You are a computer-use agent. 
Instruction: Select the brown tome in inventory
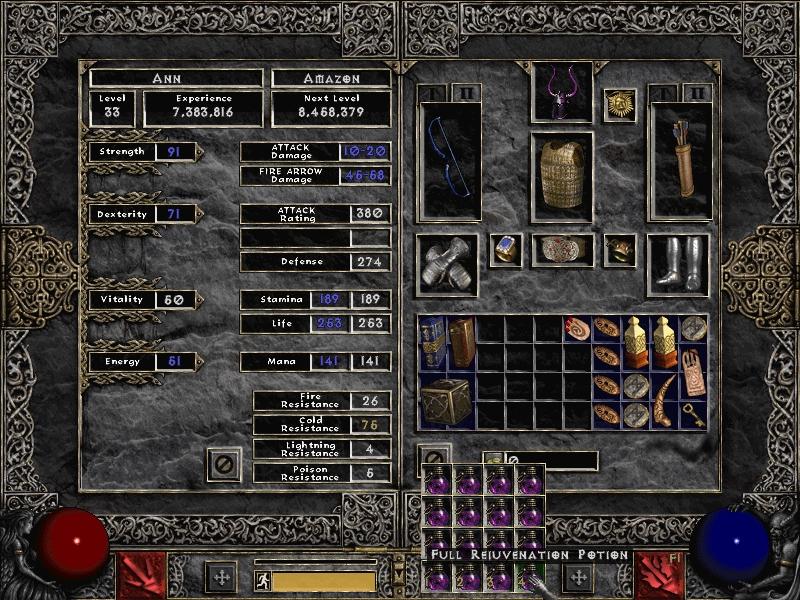click(x=461, y=341)
